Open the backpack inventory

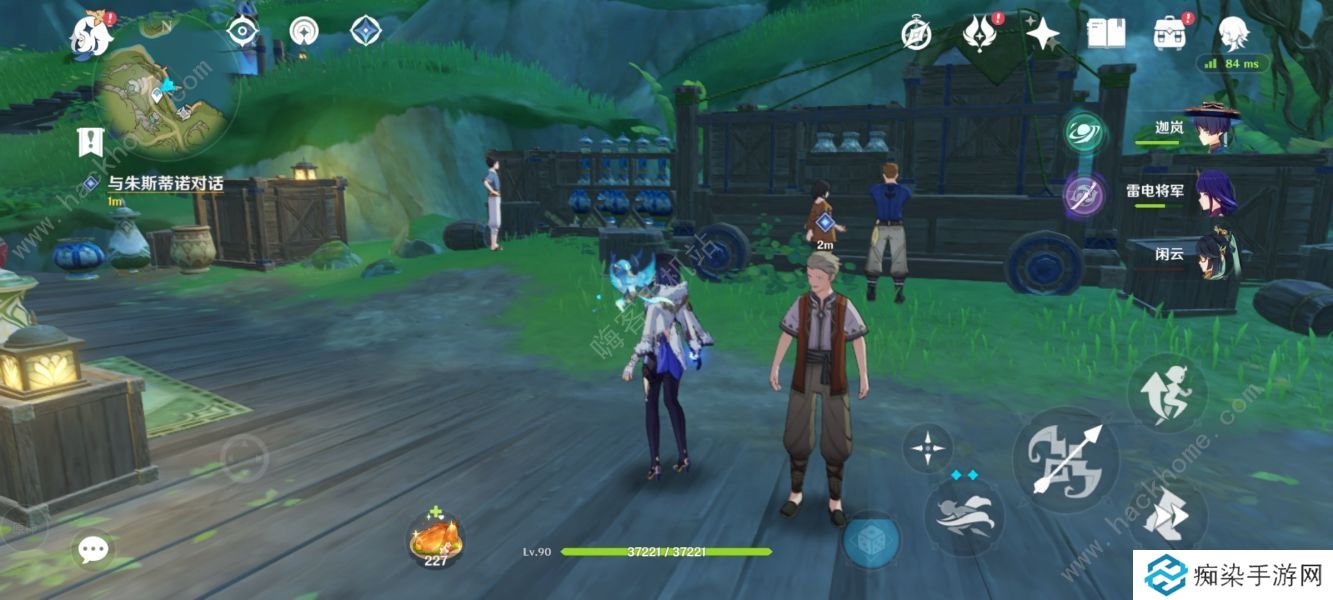(1169, 34)
